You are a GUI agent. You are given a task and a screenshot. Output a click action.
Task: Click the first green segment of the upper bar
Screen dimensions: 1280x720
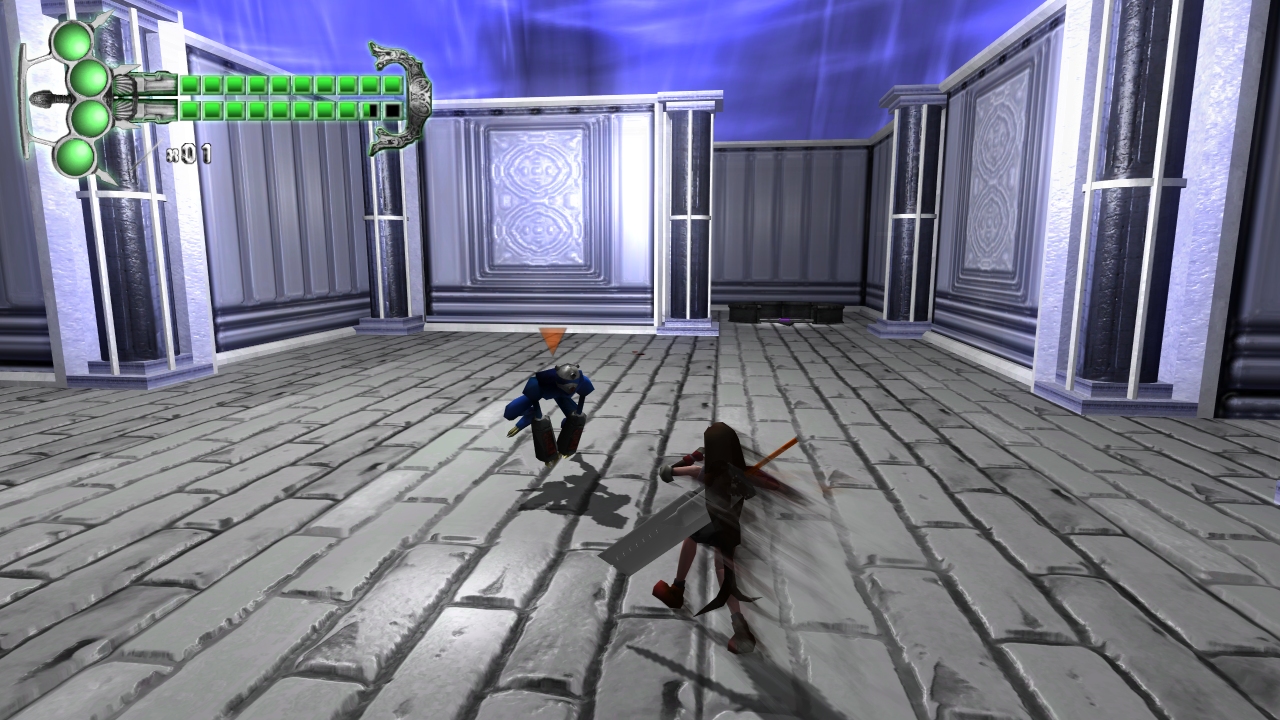coord(189,84)
